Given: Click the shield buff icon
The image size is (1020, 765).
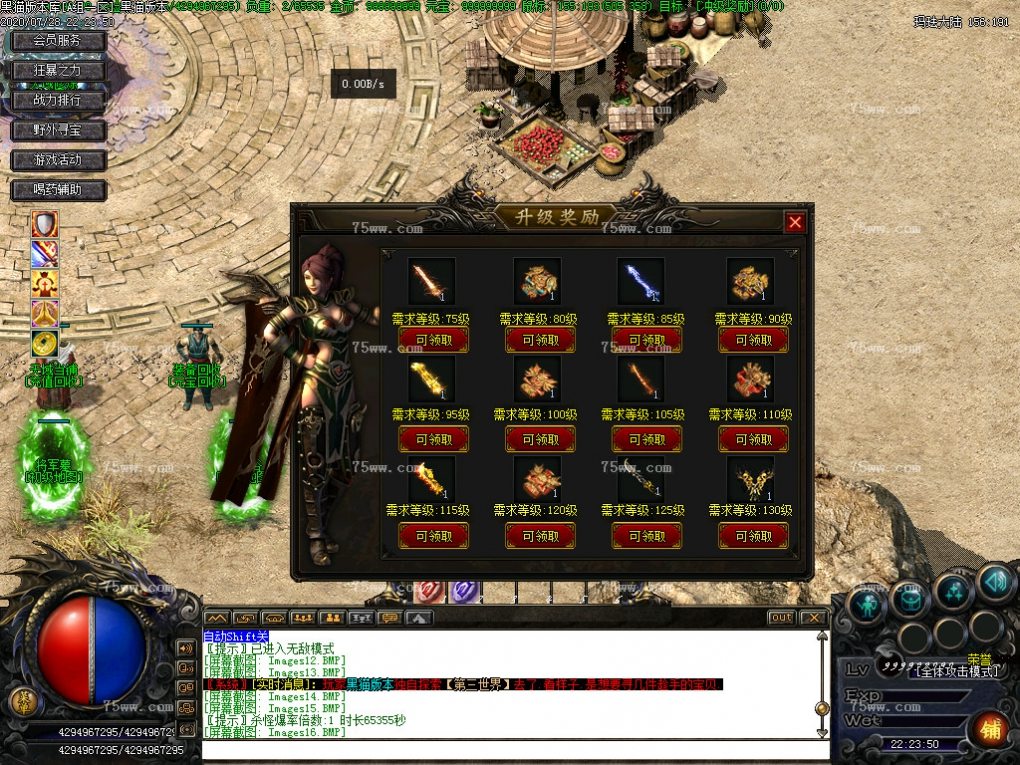Looking at the screenshot, I should pyautogui.click(x=44, y=224).
